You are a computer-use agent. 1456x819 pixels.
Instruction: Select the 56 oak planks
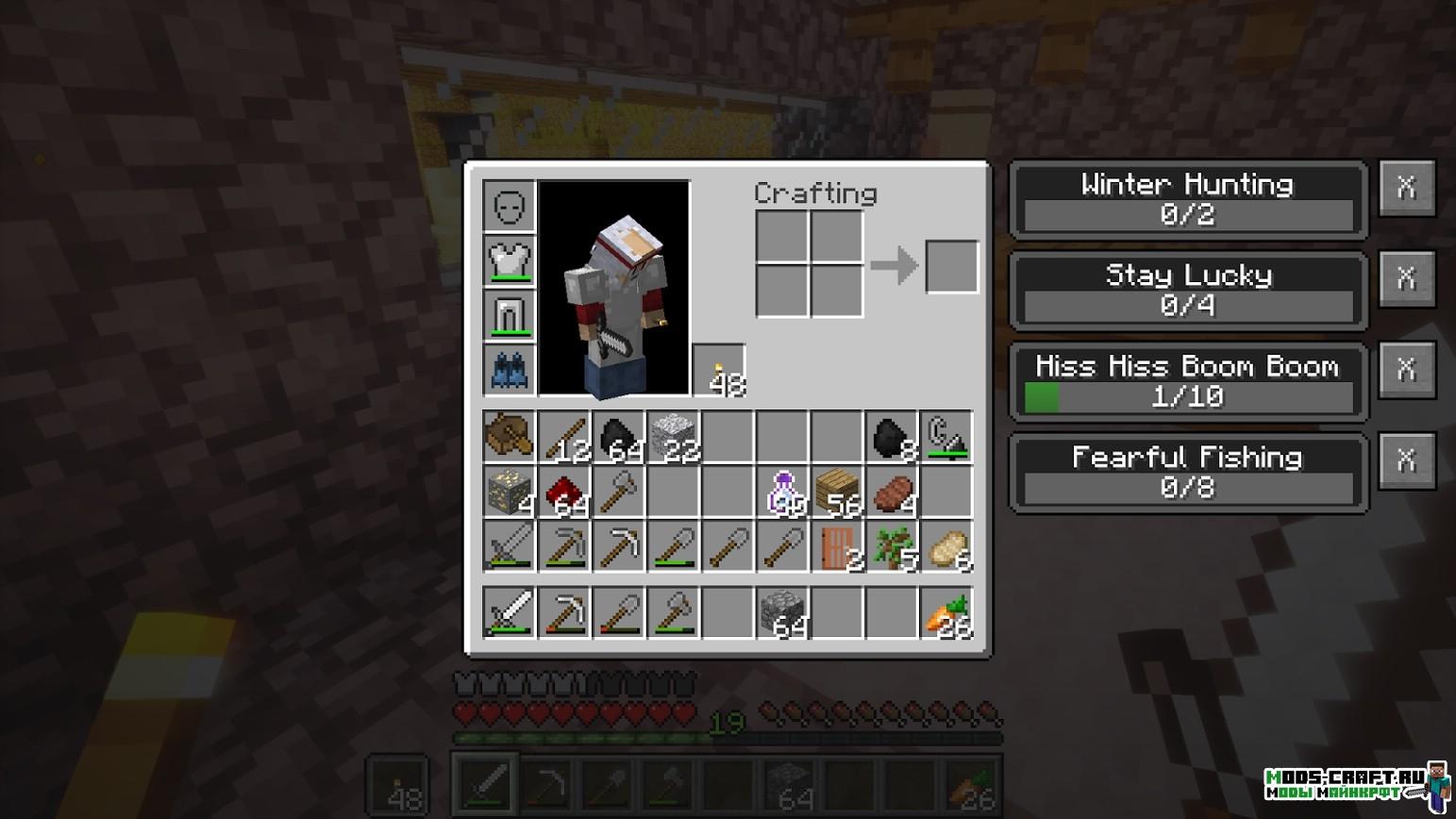(x=838, y=492)
